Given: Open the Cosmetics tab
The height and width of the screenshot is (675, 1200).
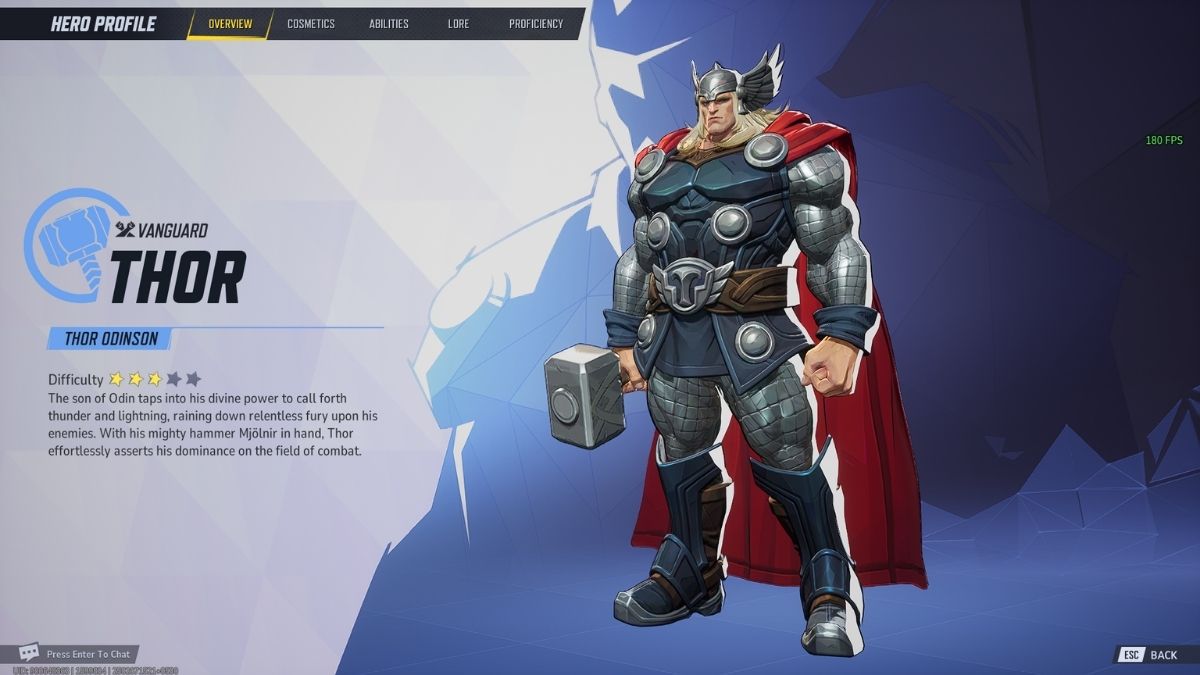Looking at the screenshot, I should 311,24.
